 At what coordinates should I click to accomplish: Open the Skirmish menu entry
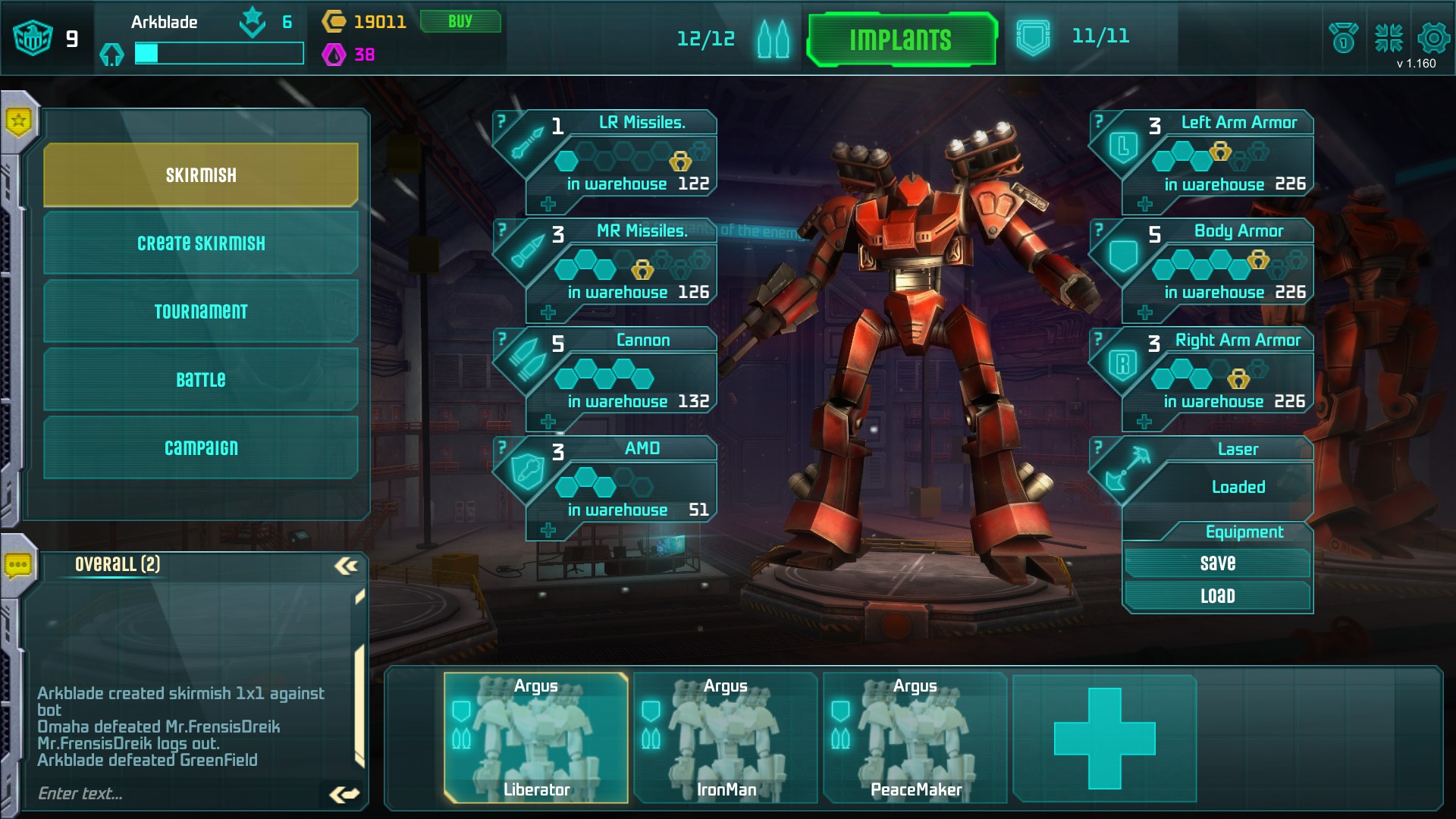[201, 175]
